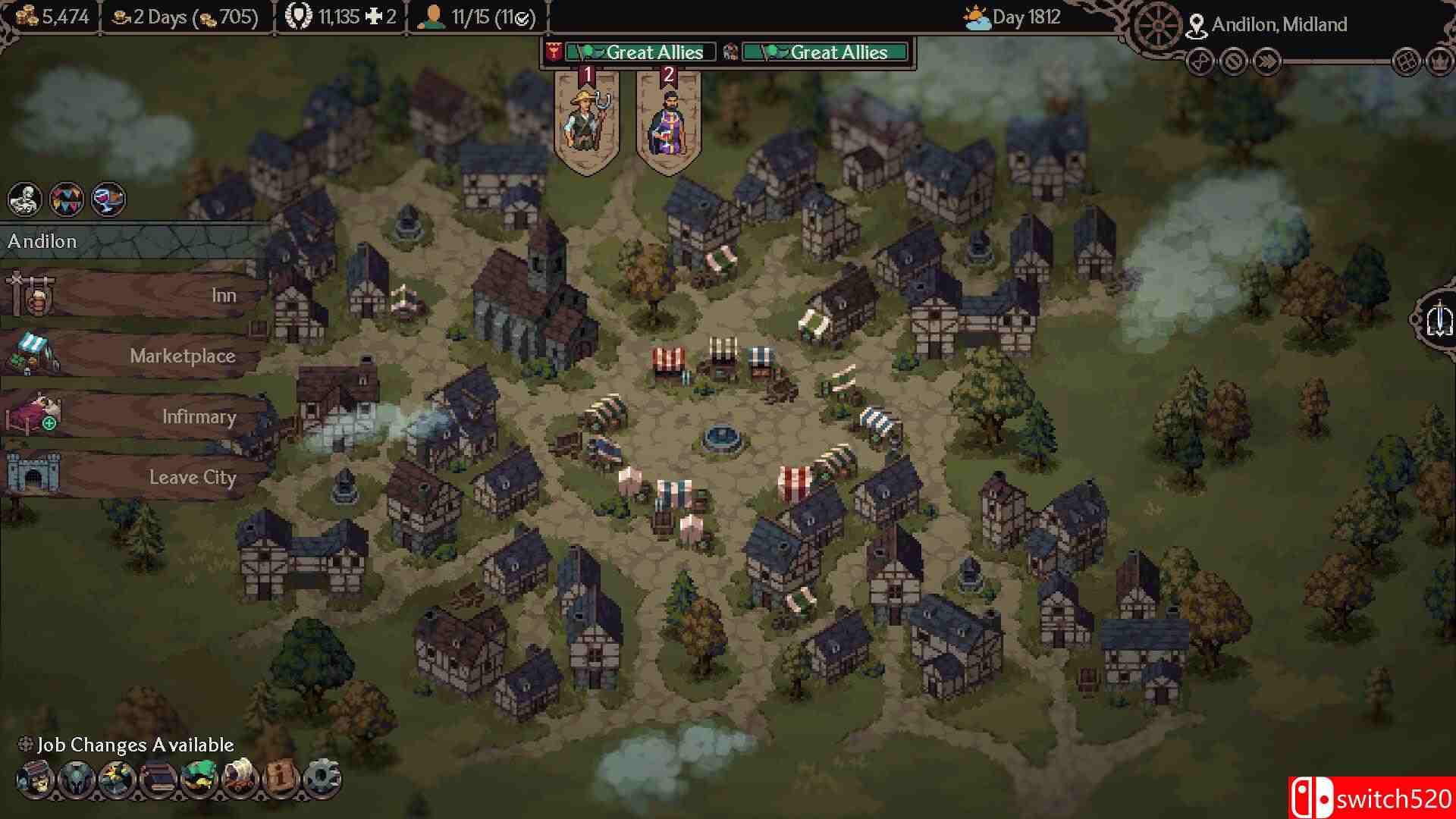Expand companion banner number 2
Screen dimensions: 1456x819
click(668, 114)
